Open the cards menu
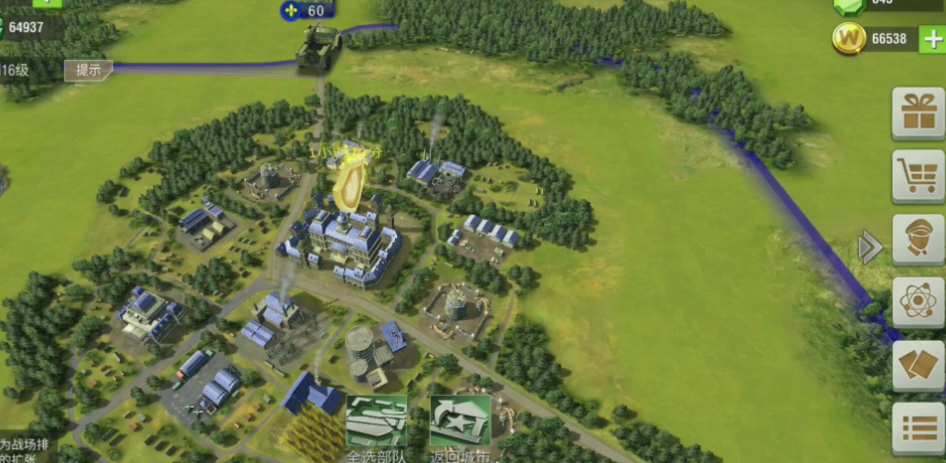This screenshot has height=463, width=946. 917,366
